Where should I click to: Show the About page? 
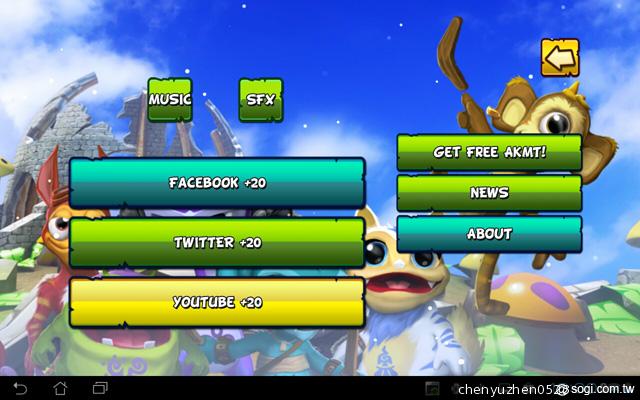tap(489, 234)
